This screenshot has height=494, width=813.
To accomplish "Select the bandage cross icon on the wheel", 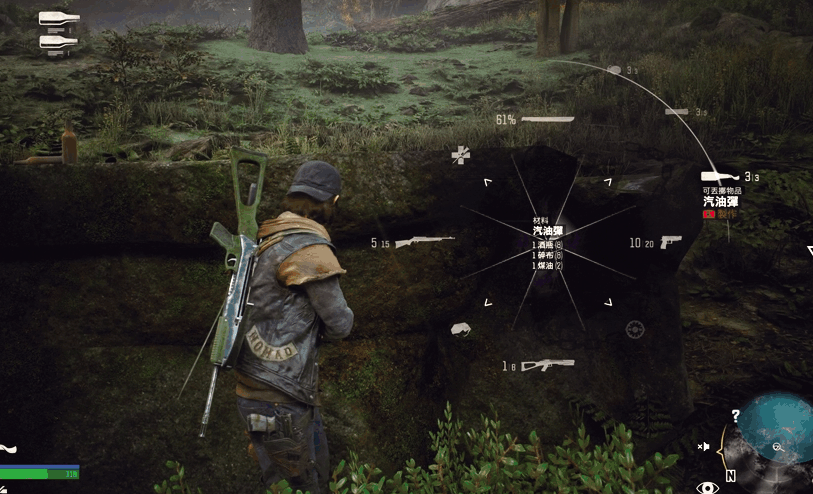I will [460, 154].
